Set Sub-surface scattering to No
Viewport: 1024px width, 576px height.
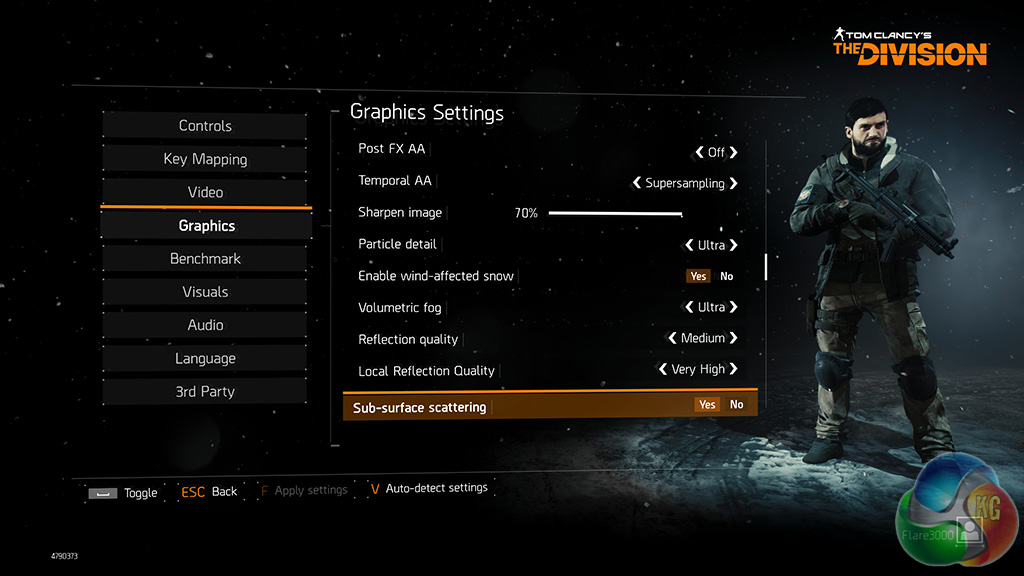737,405
